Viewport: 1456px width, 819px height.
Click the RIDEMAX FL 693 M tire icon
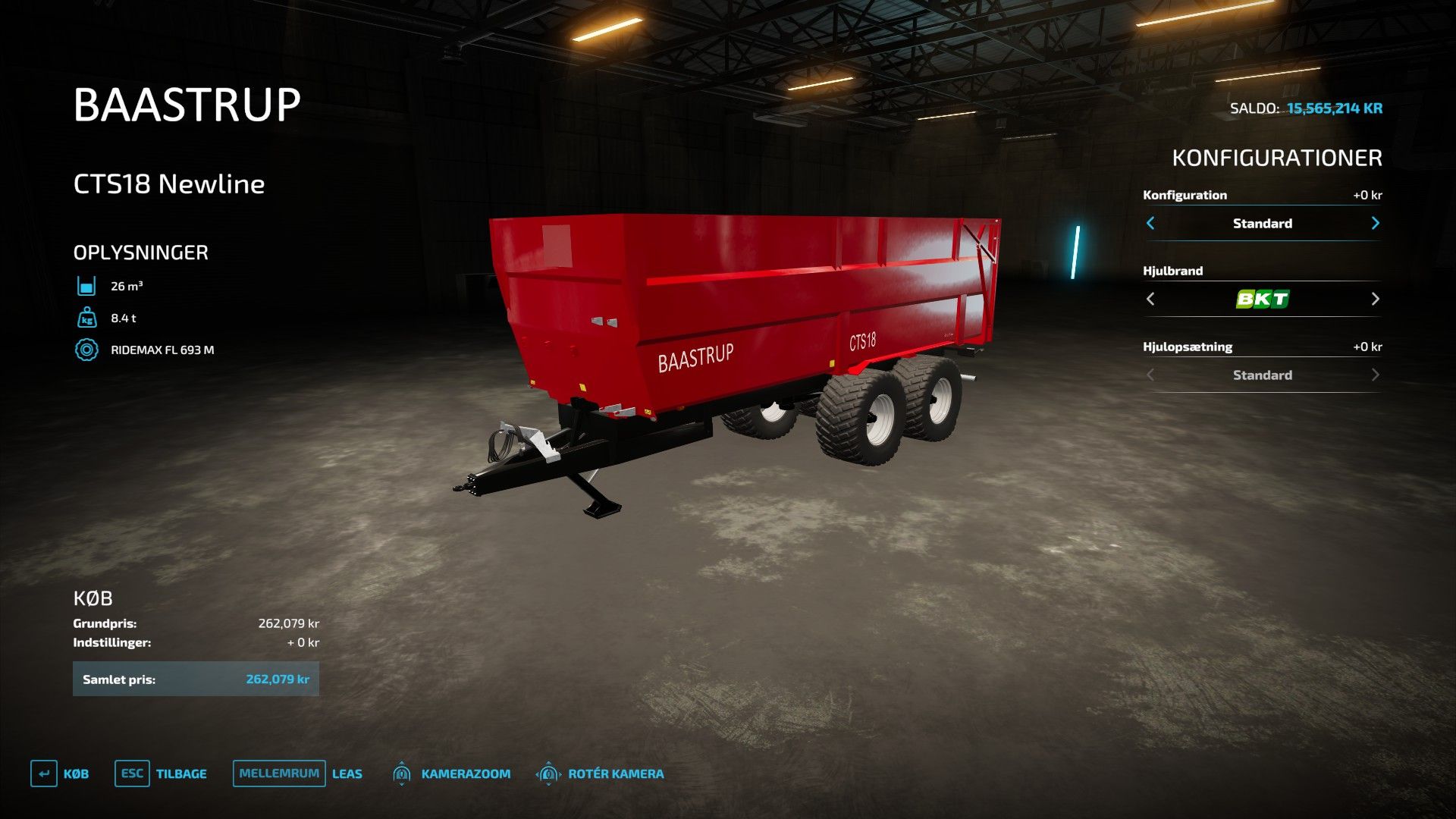tap(88, 350)
